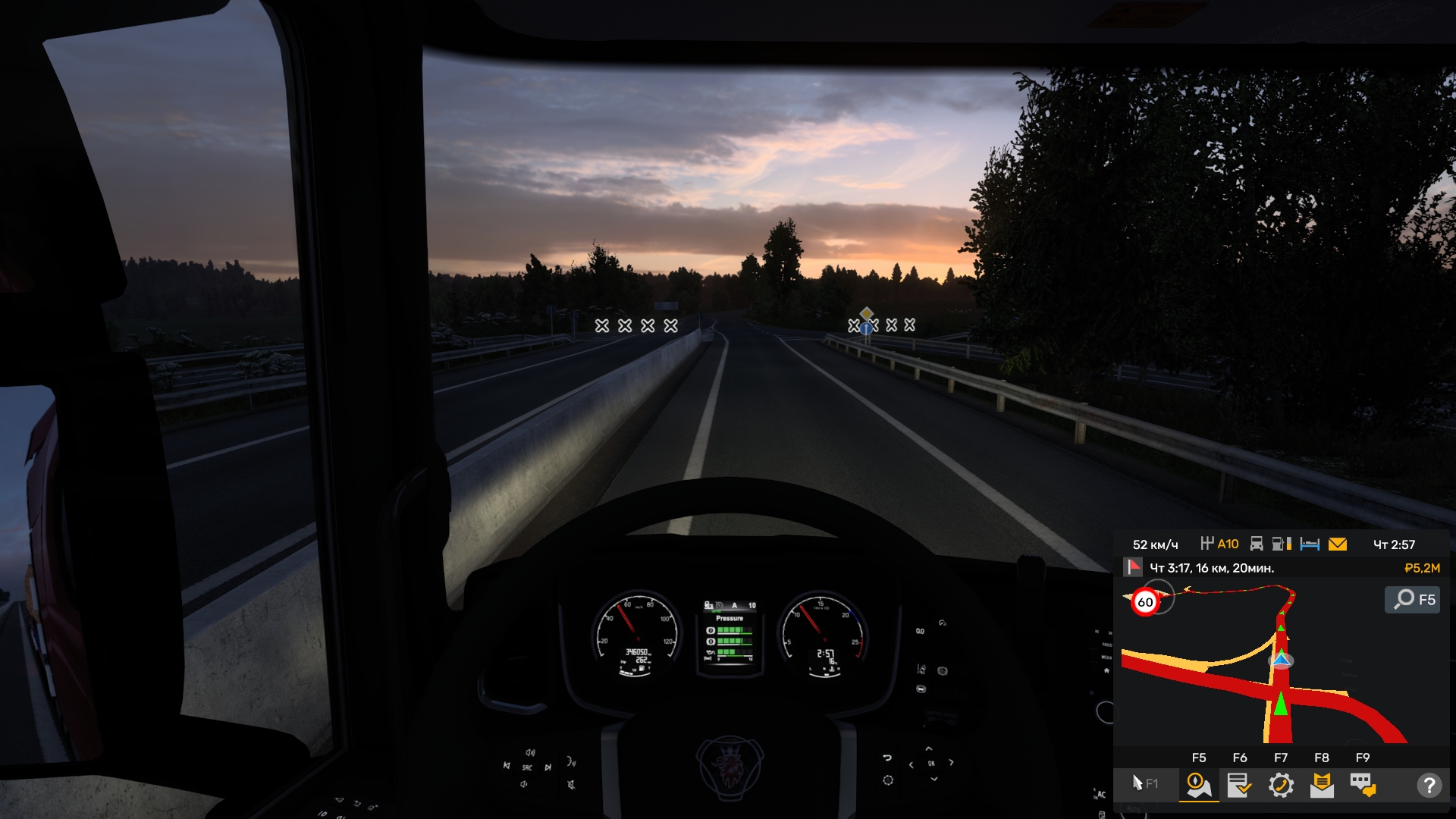Click the red destination flag icon

pos(1133,567)
